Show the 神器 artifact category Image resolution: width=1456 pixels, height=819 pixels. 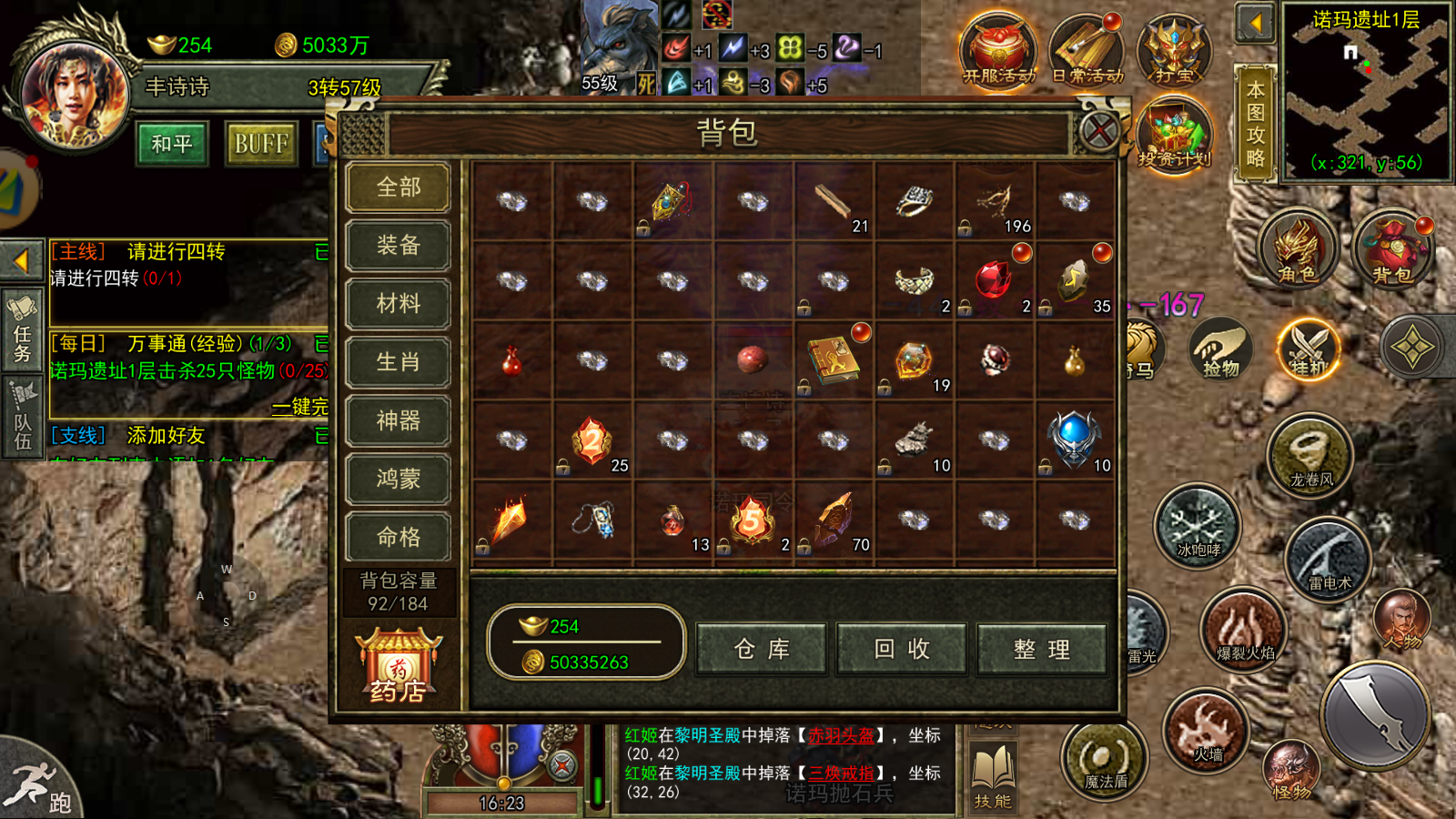[399, 420]
